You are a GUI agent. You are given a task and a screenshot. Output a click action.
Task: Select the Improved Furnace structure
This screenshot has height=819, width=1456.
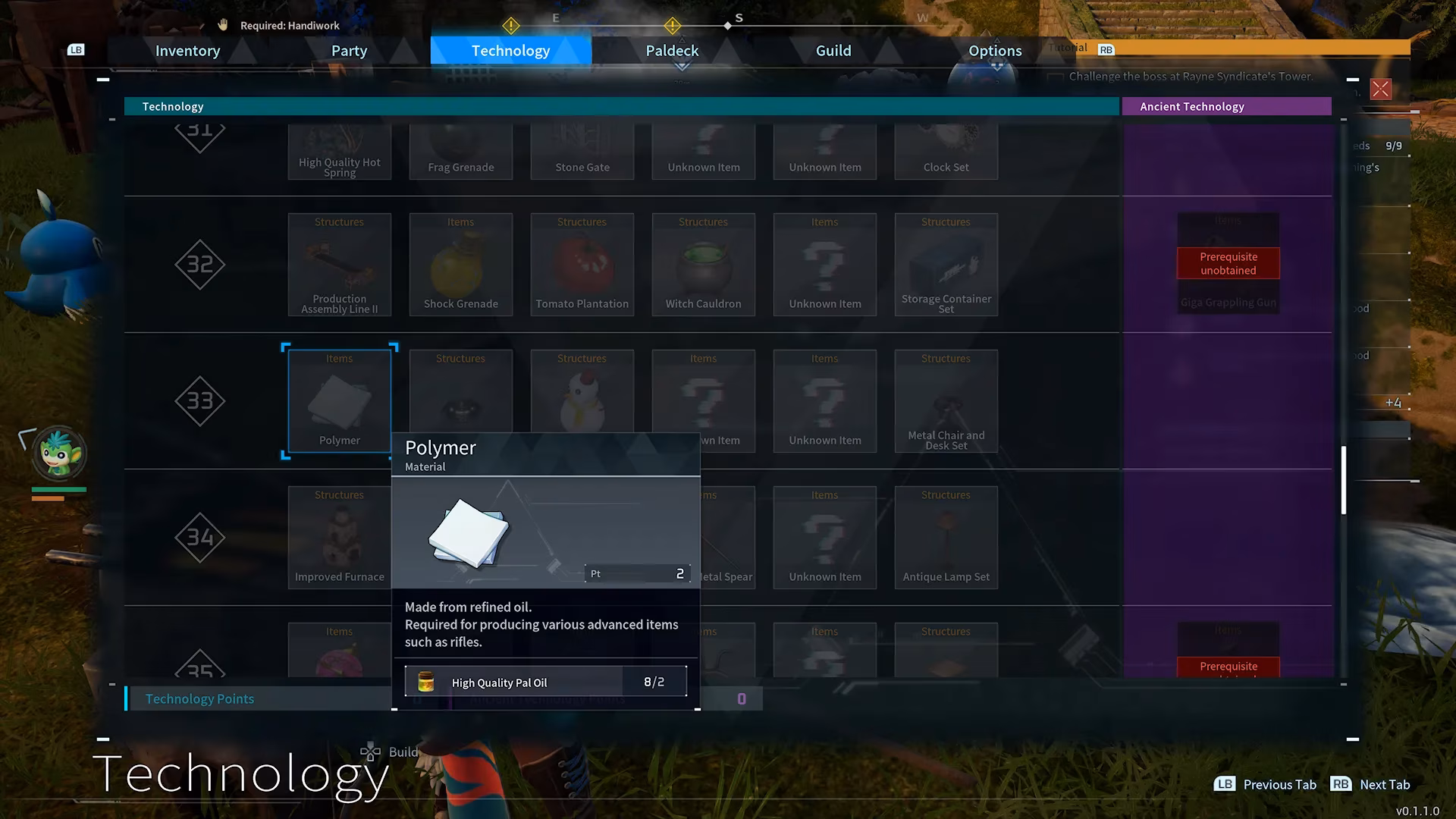339,537
